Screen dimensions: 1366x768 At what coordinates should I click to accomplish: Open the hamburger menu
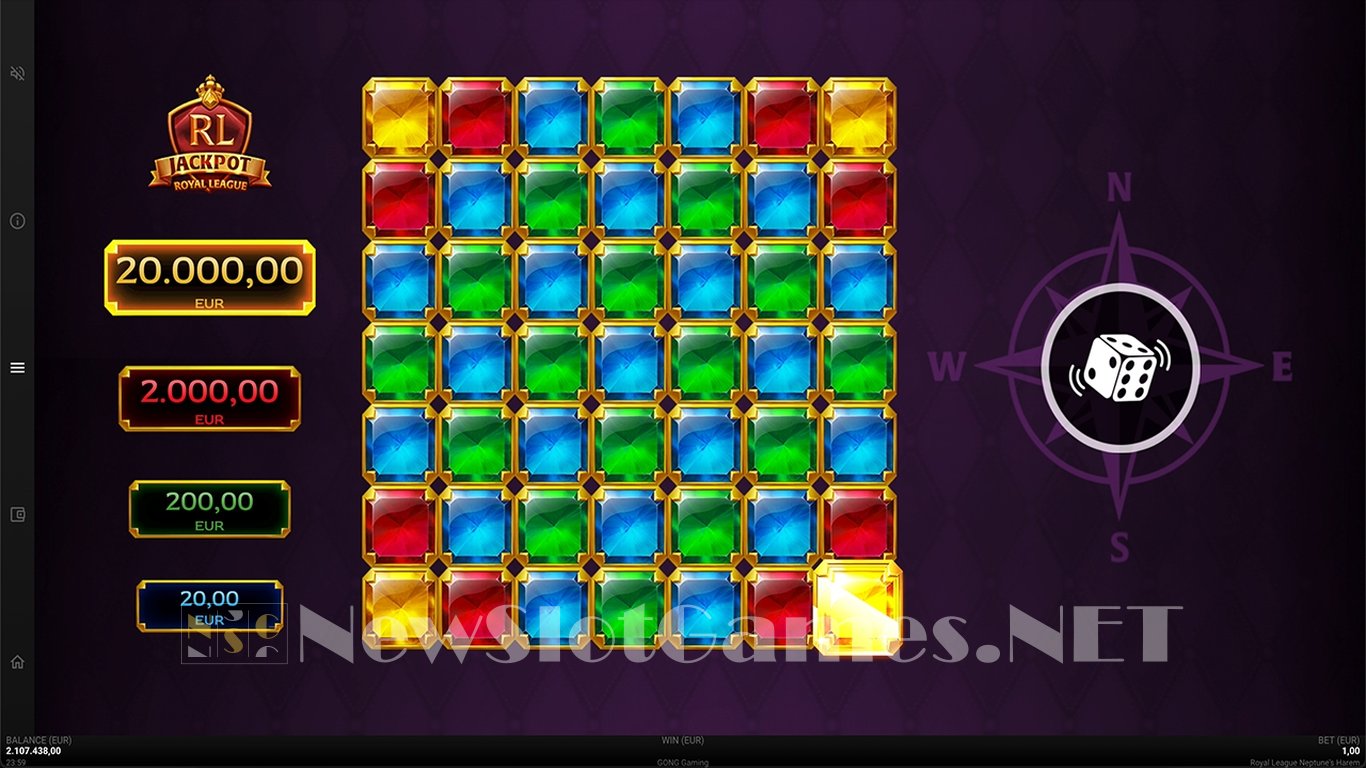[17, 368]
